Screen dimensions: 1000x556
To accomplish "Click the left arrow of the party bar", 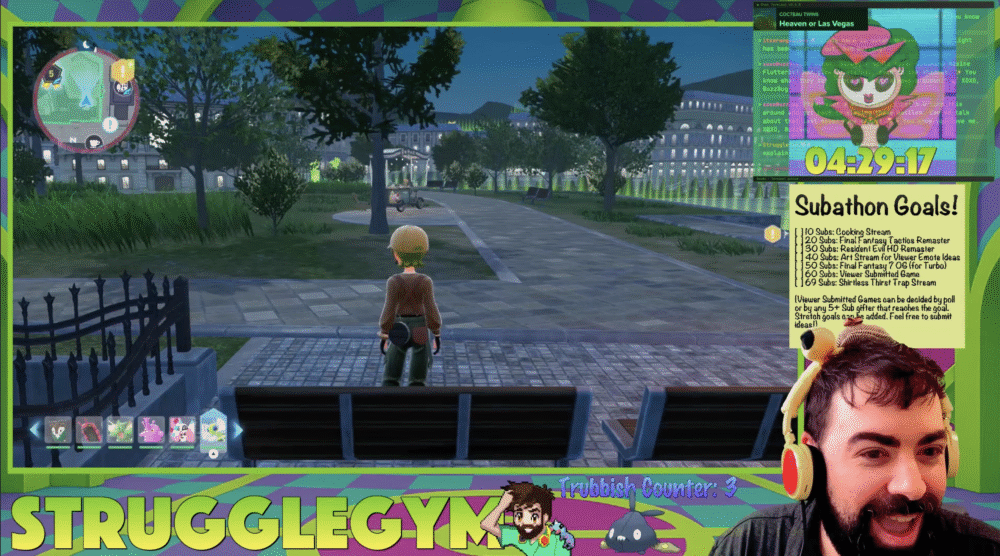I will pyautogui.click(x=34, y=430).
